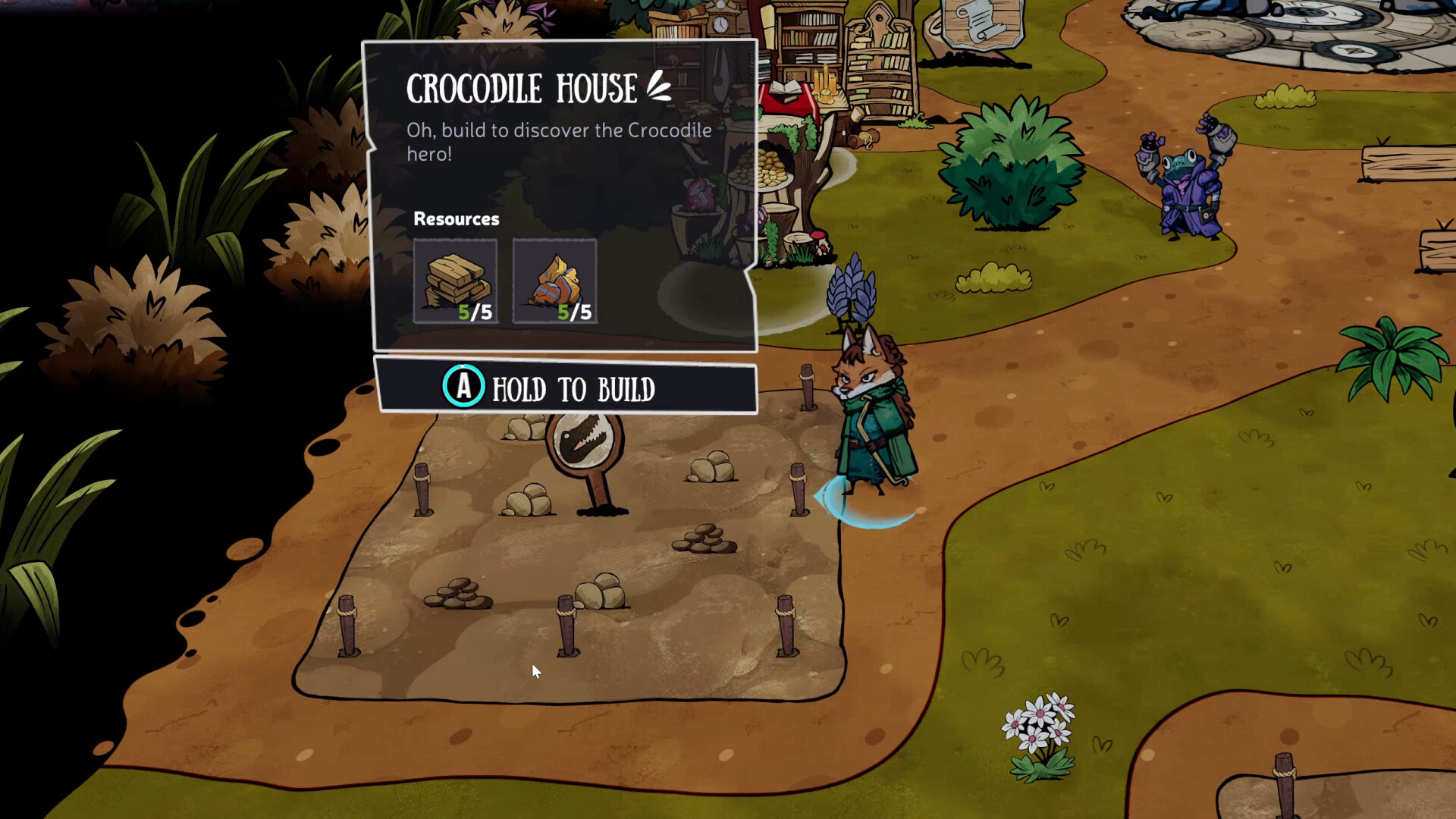Screen dimensions: 1456x819
Task: Open the Resources section header
Action: point(457,219)
